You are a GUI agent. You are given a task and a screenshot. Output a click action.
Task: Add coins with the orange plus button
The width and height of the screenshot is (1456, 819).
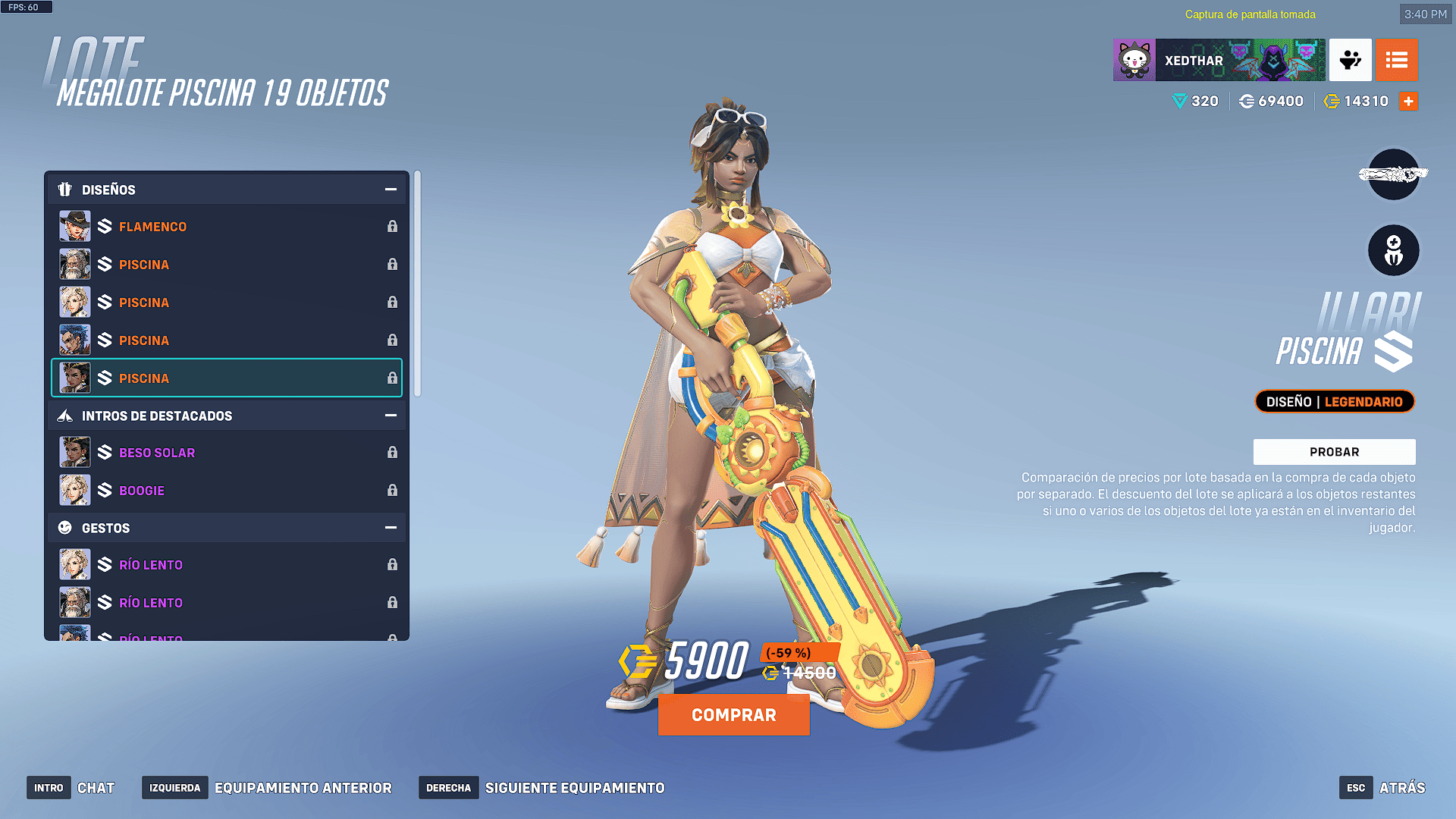click(x=1408, y=102)
